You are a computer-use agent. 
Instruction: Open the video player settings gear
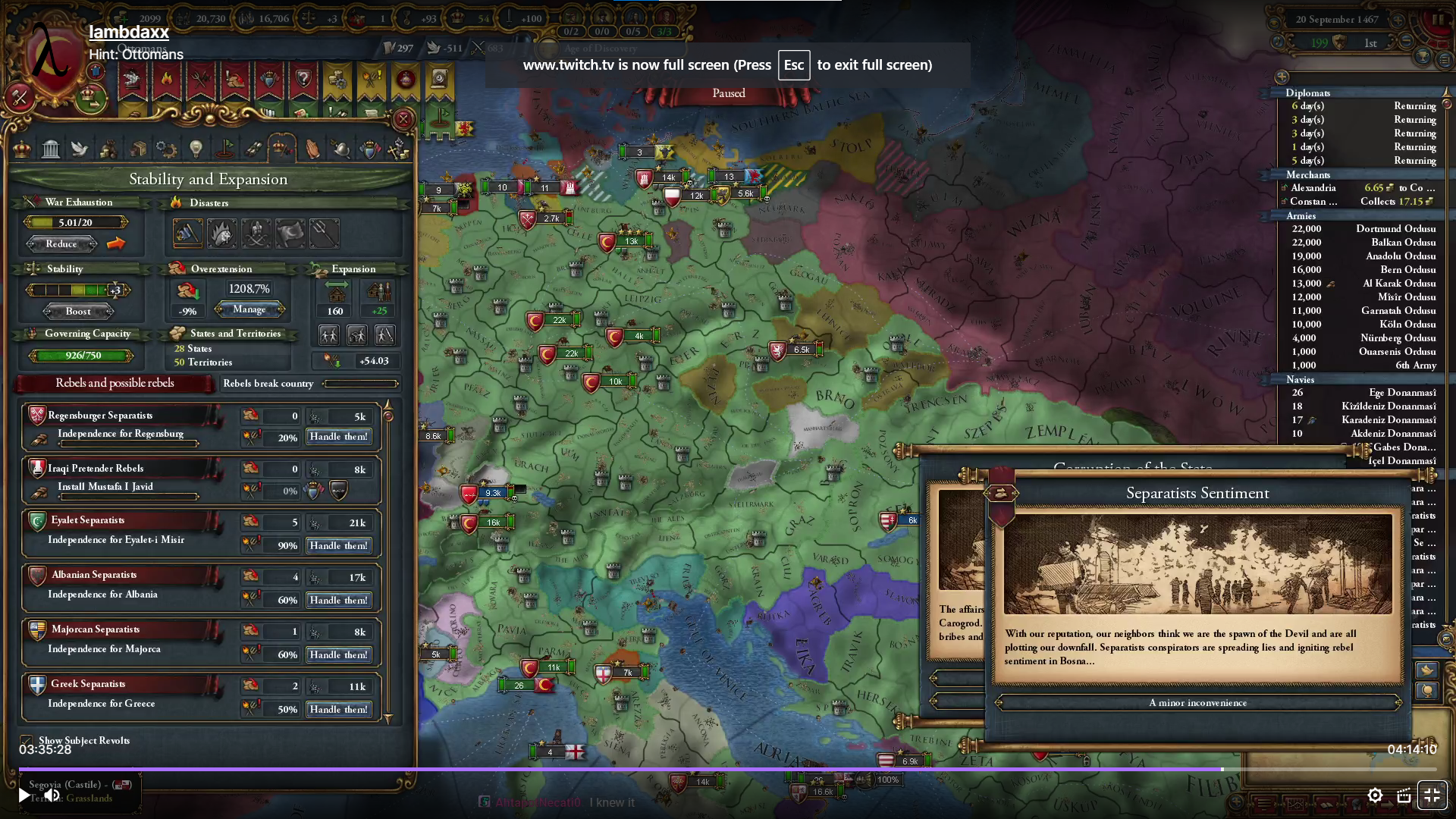tap(1375, 795)
